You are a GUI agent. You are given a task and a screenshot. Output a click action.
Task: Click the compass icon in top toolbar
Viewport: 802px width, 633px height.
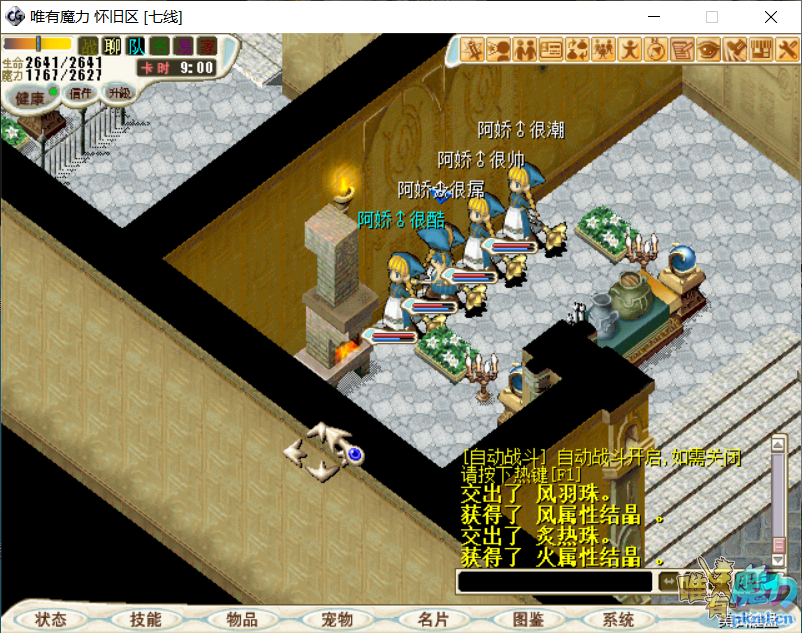coord(656,48)
